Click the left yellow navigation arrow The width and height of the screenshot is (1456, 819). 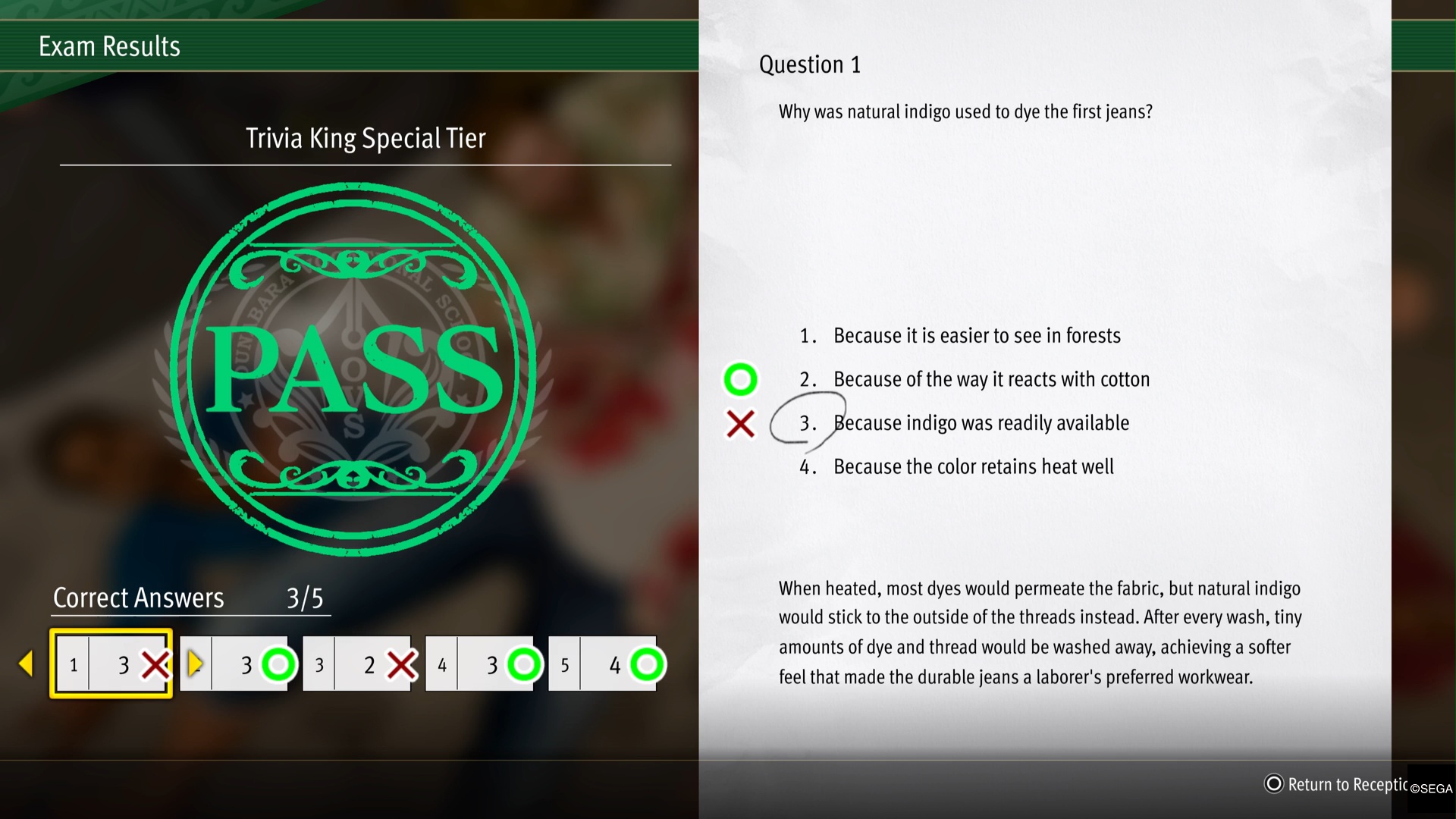pyautogui.click(x=27, y=664)
